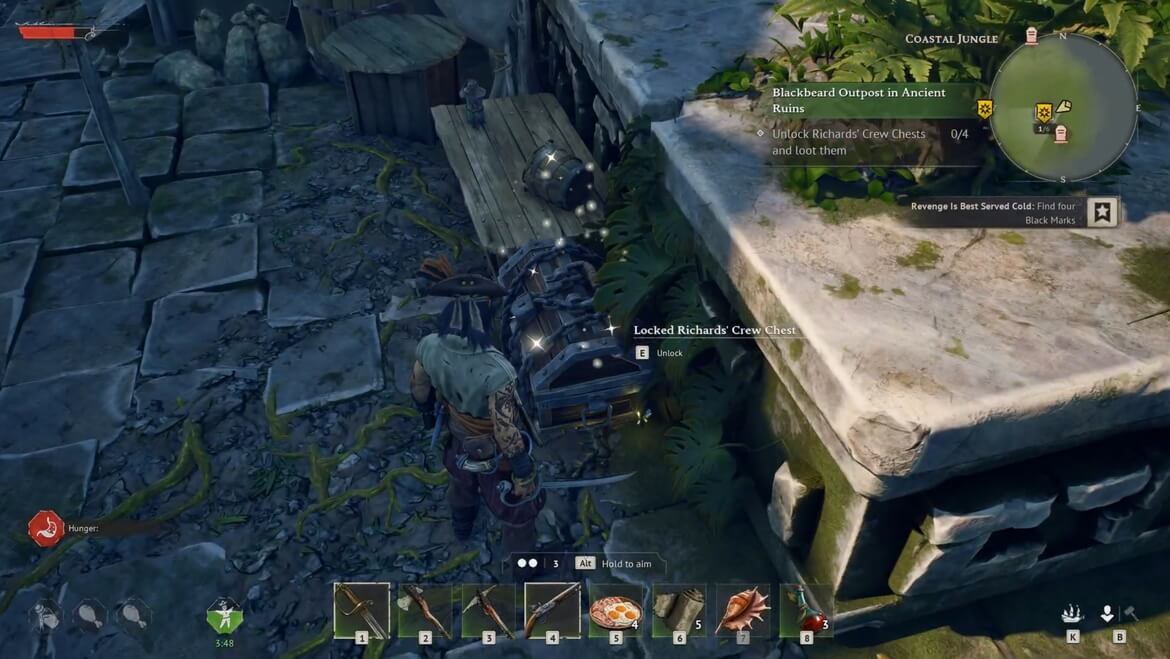1170x659 pixels.
Task: Select the cloth bandage rolls in slot 6
Action: pos(679,610)
